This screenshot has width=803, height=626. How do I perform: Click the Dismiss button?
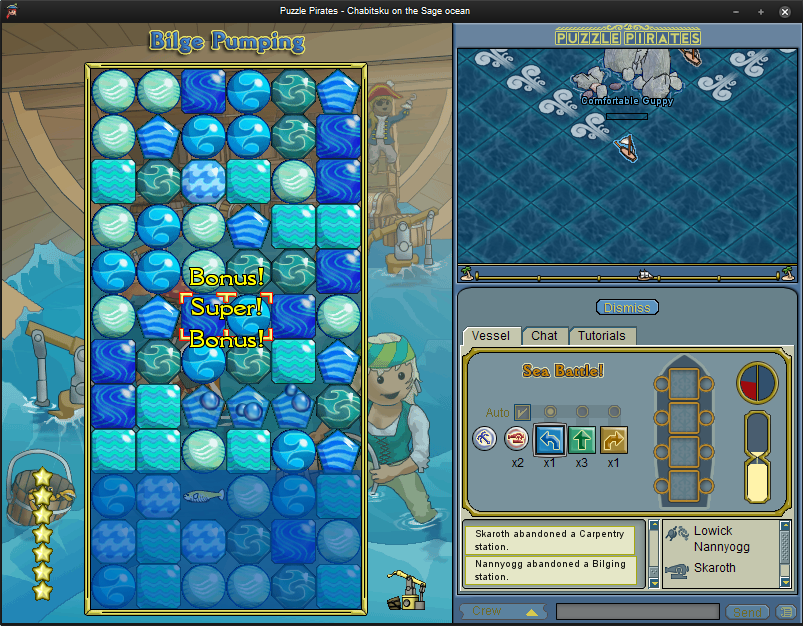(x=627, y=307)
